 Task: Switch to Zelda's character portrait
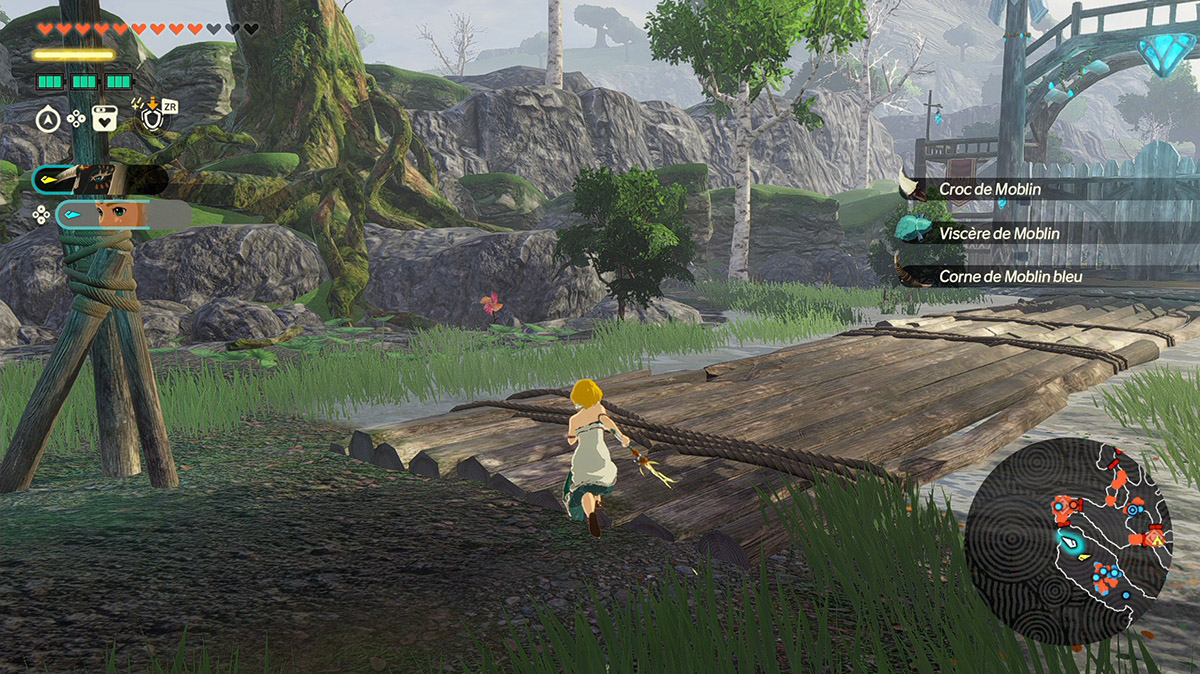pos(120,214)
